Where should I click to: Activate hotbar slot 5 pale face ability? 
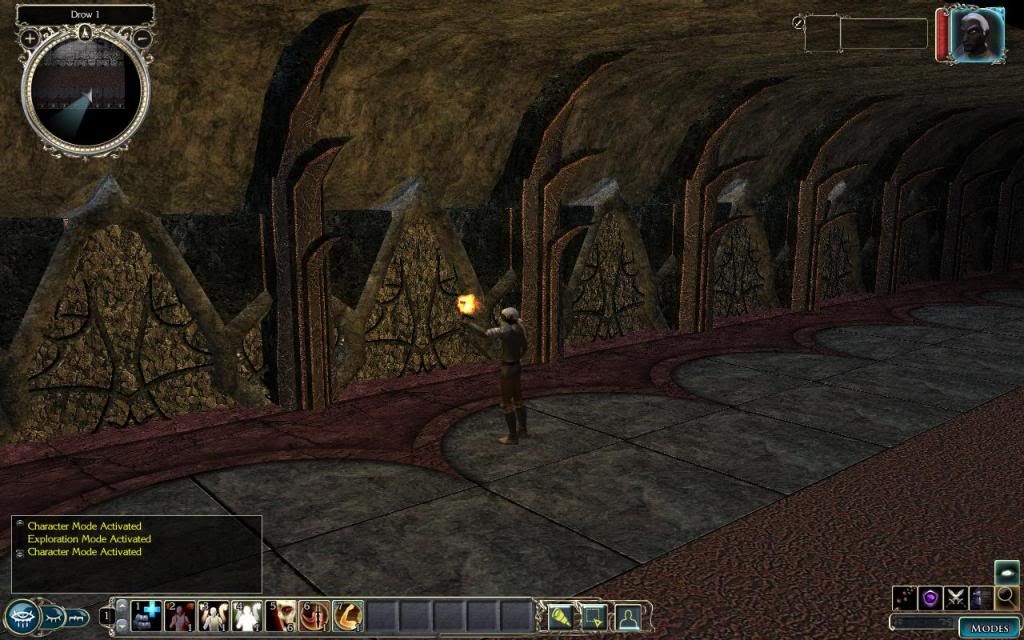[x=282, y=615]
